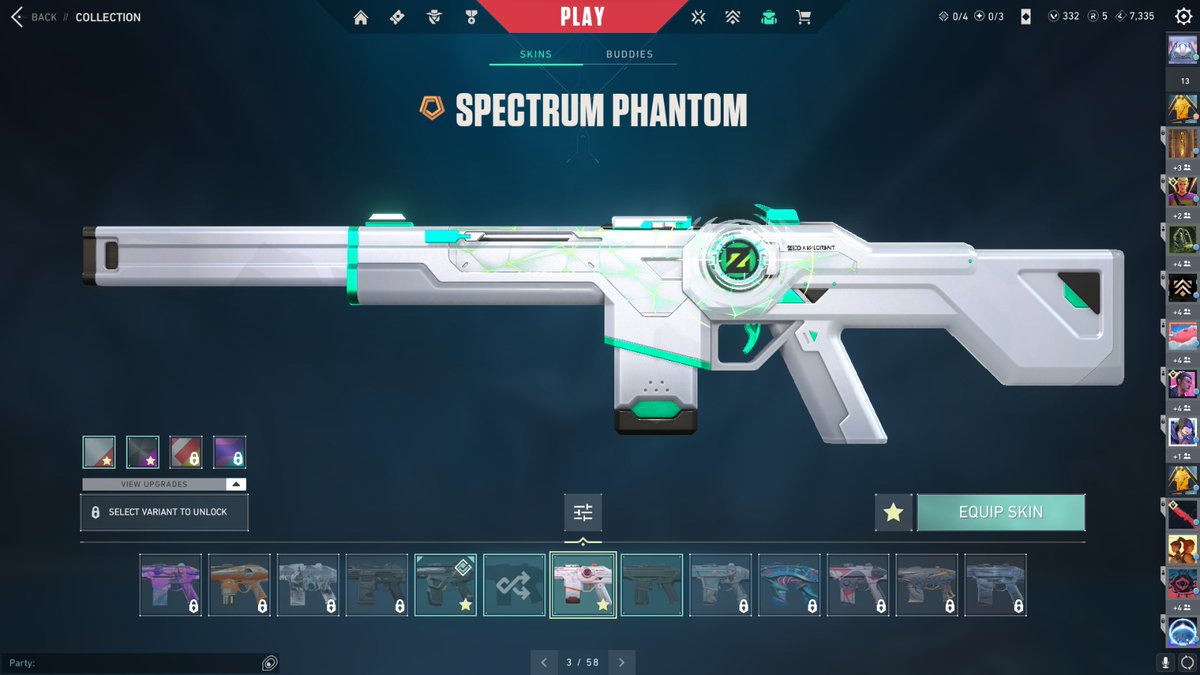Screen dimensions: 1200x675
Task: Show the next page of skins
Action: click(621, 662)
